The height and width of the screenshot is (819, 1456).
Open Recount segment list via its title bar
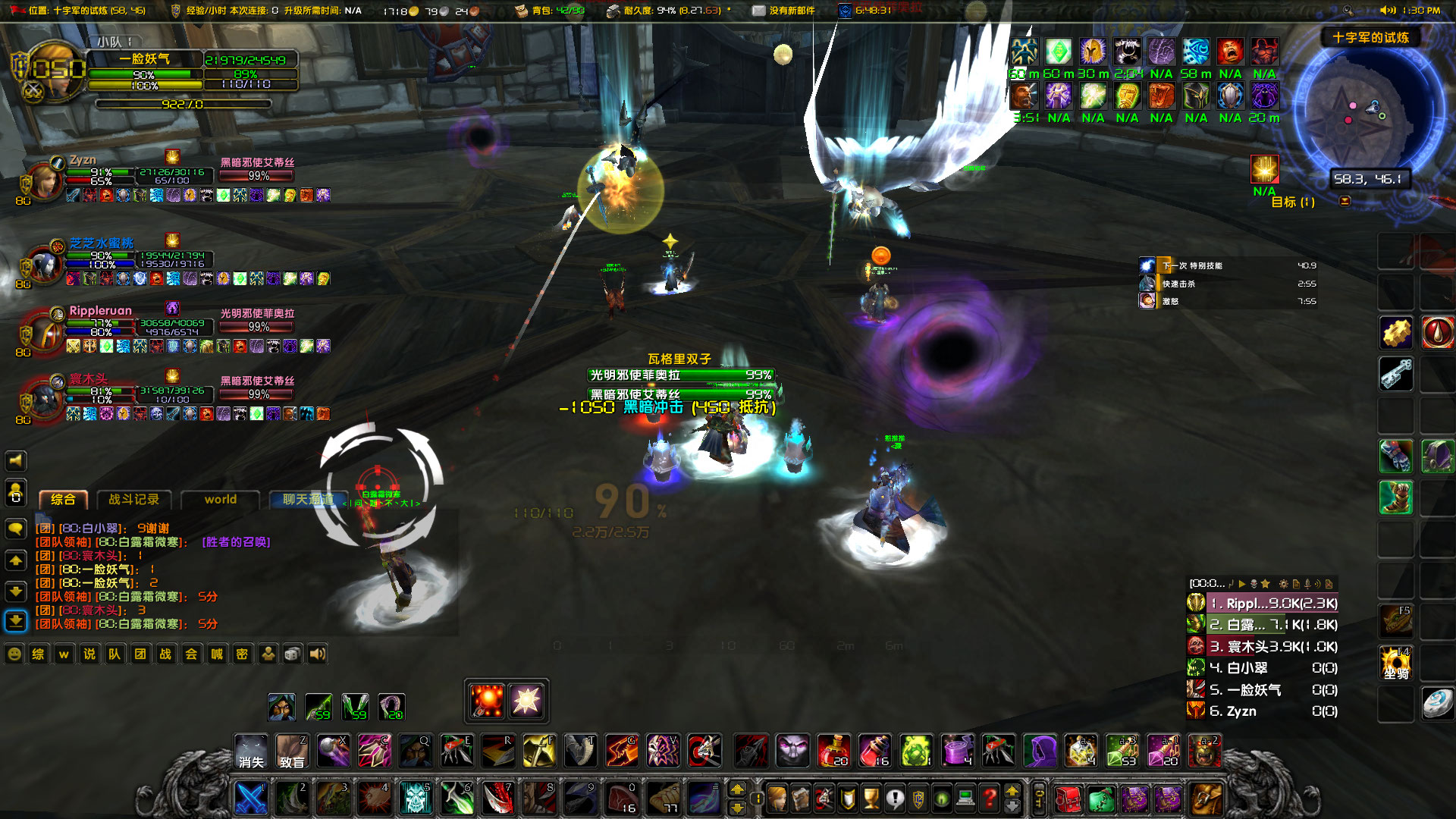pos(1207,584)
